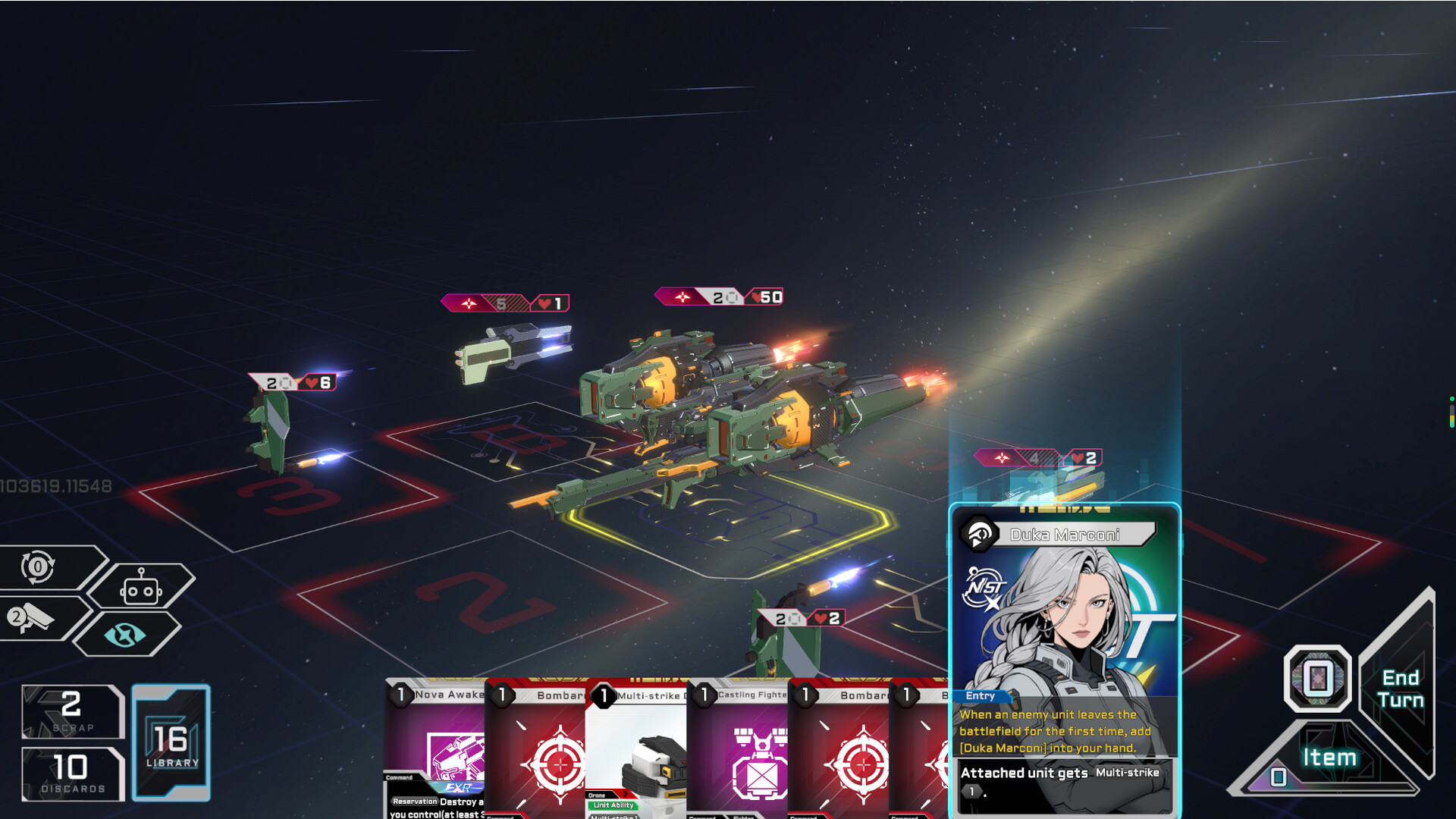End the current turn
This screenshot has height=819, width=1456.
pos(1400,689)
